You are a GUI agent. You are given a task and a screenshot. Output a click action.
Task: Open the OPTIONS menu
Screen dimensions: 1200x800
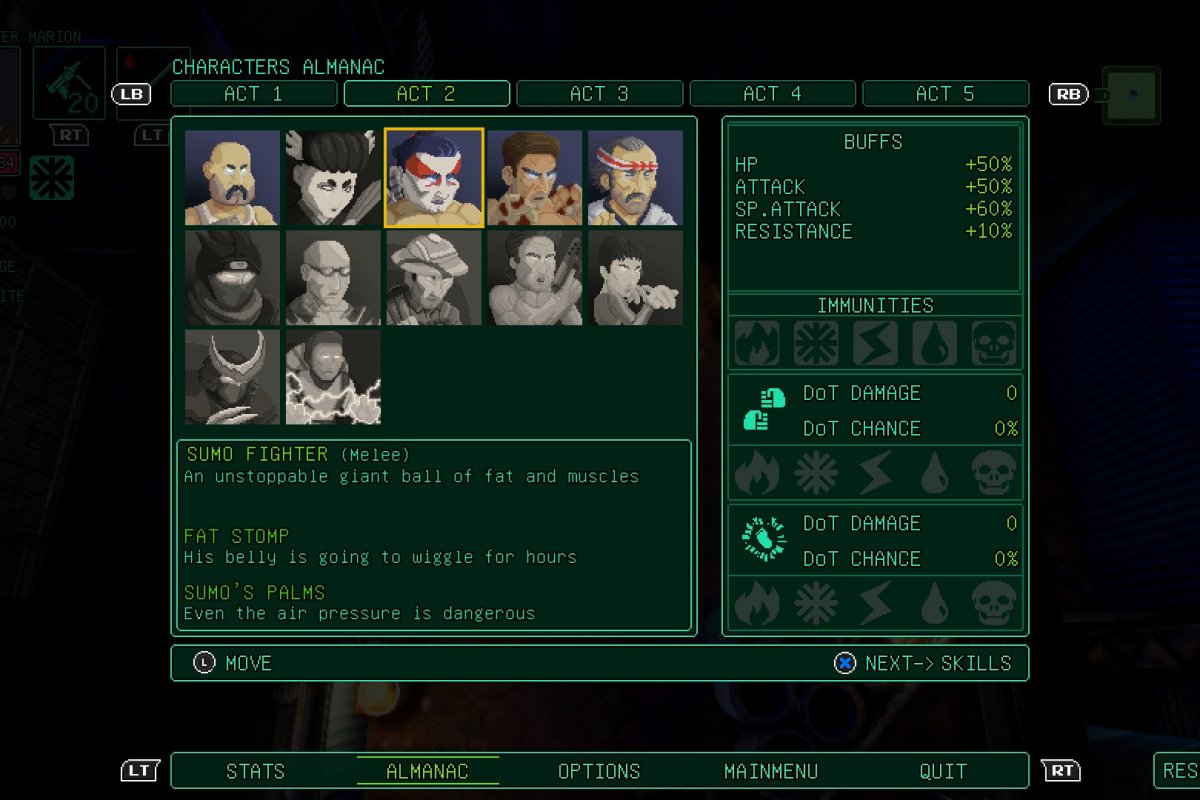(x=599, y=771)
